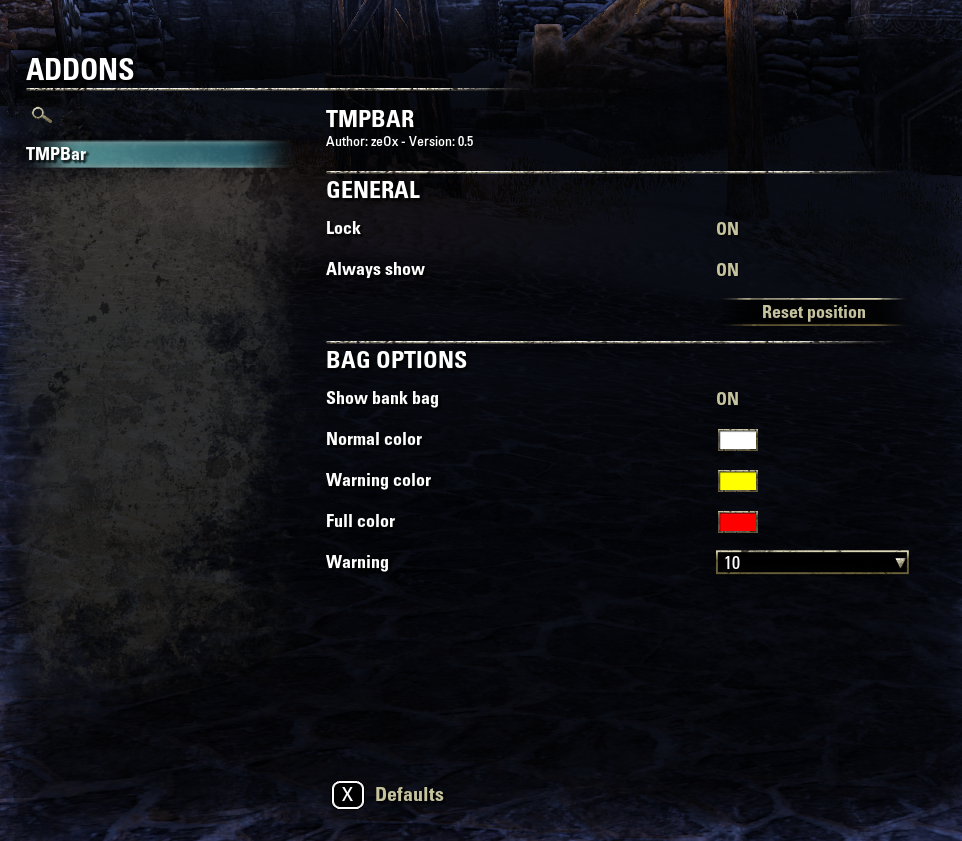
Task: Open the white Normal color swatch
Action: point(737,440)
